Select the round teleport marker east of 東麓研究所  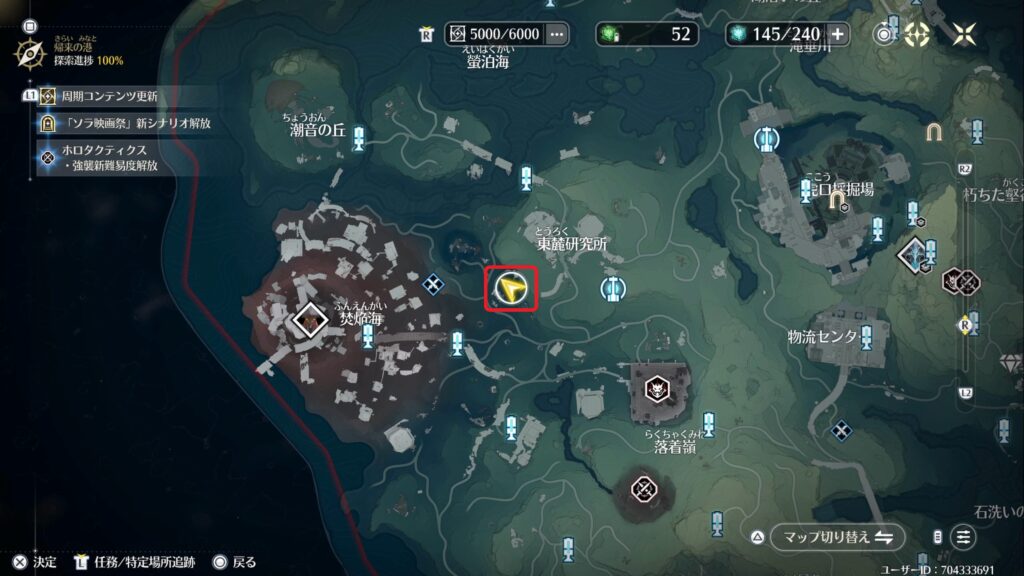click(613, 290)
